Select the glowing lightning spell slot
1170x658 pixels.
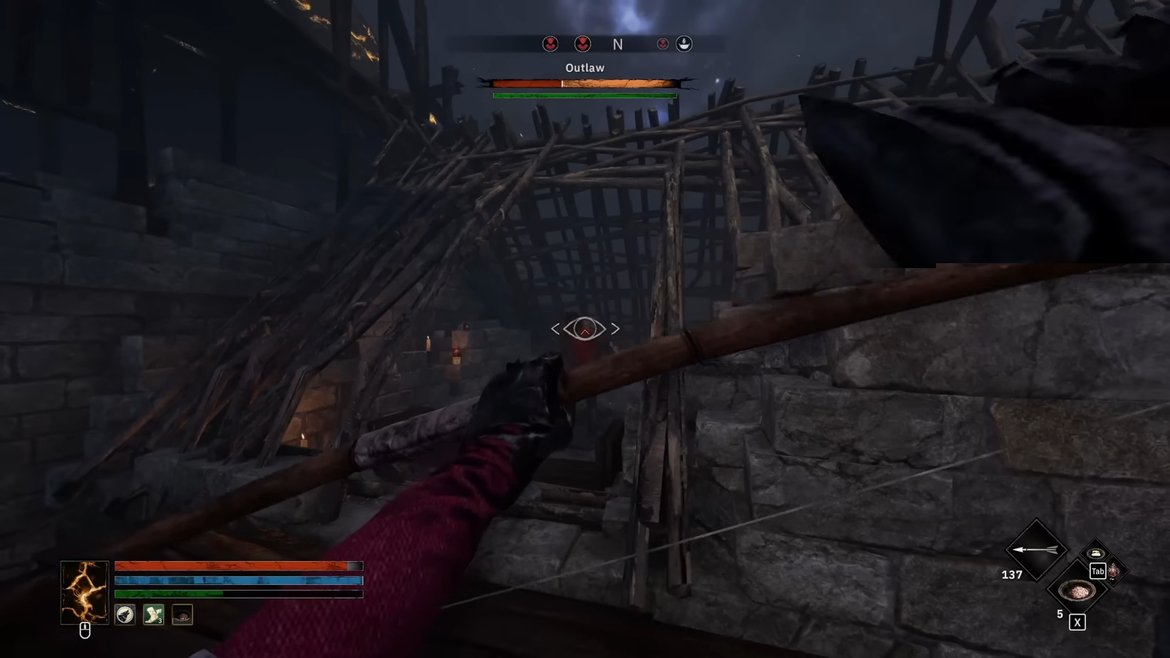(85, 592)
